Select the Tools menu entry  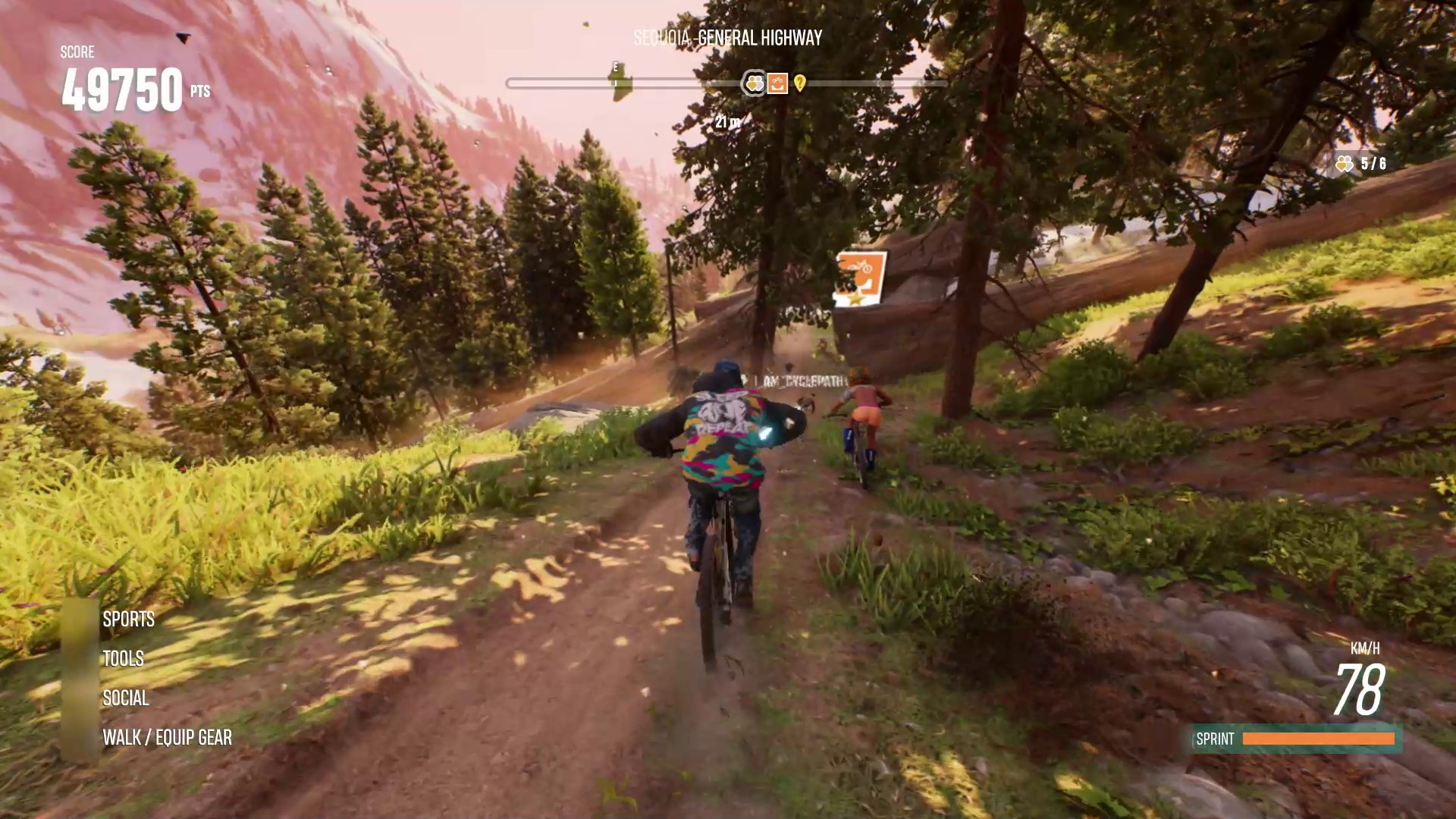(x=124, y=659)
